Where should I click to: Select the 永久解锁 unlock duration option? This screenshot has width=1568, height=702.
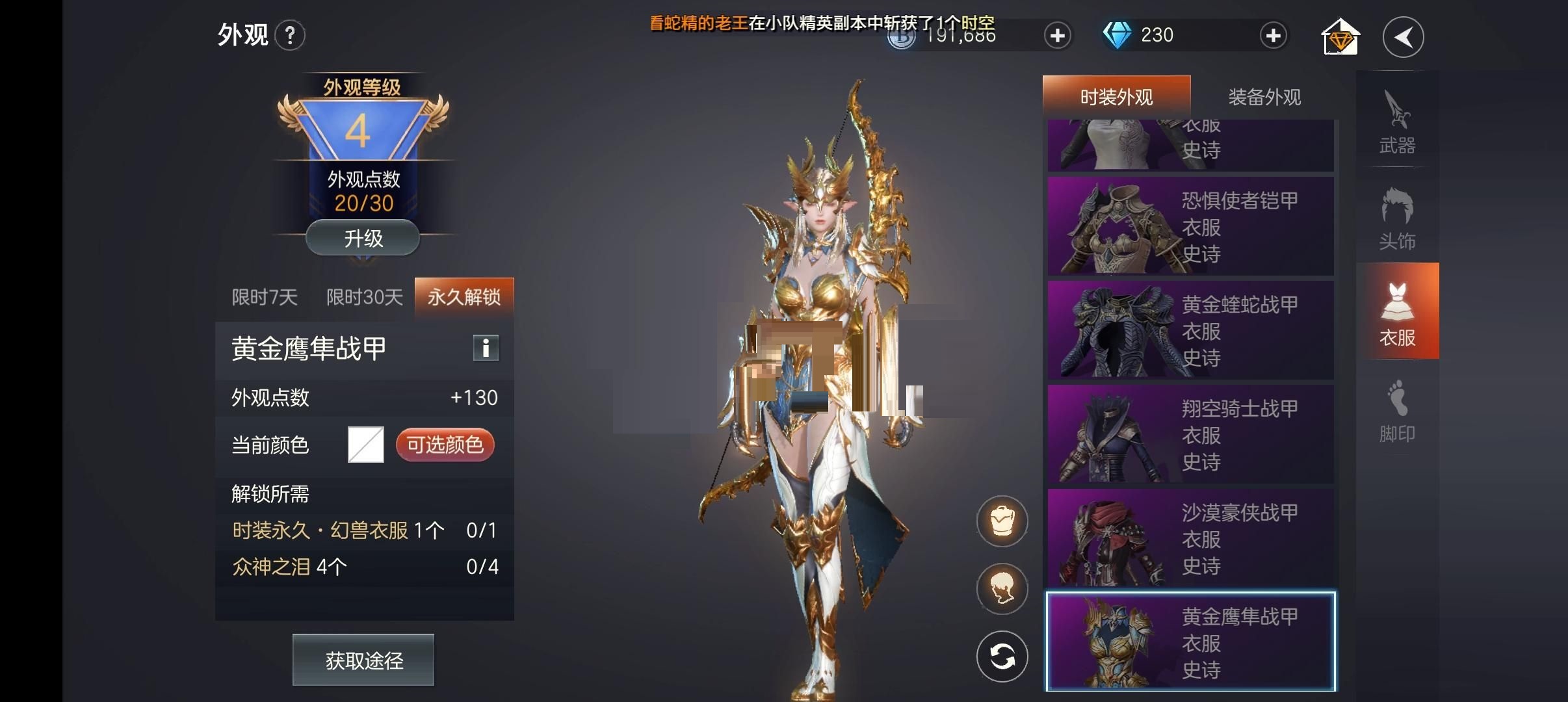click(464, 296)
